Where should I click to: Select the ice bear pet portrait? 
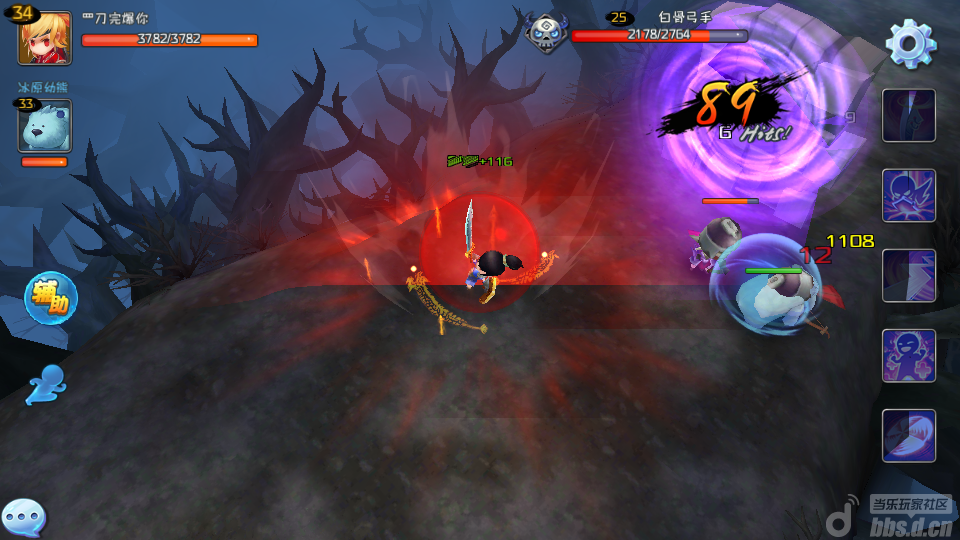[x=45, y=127]
